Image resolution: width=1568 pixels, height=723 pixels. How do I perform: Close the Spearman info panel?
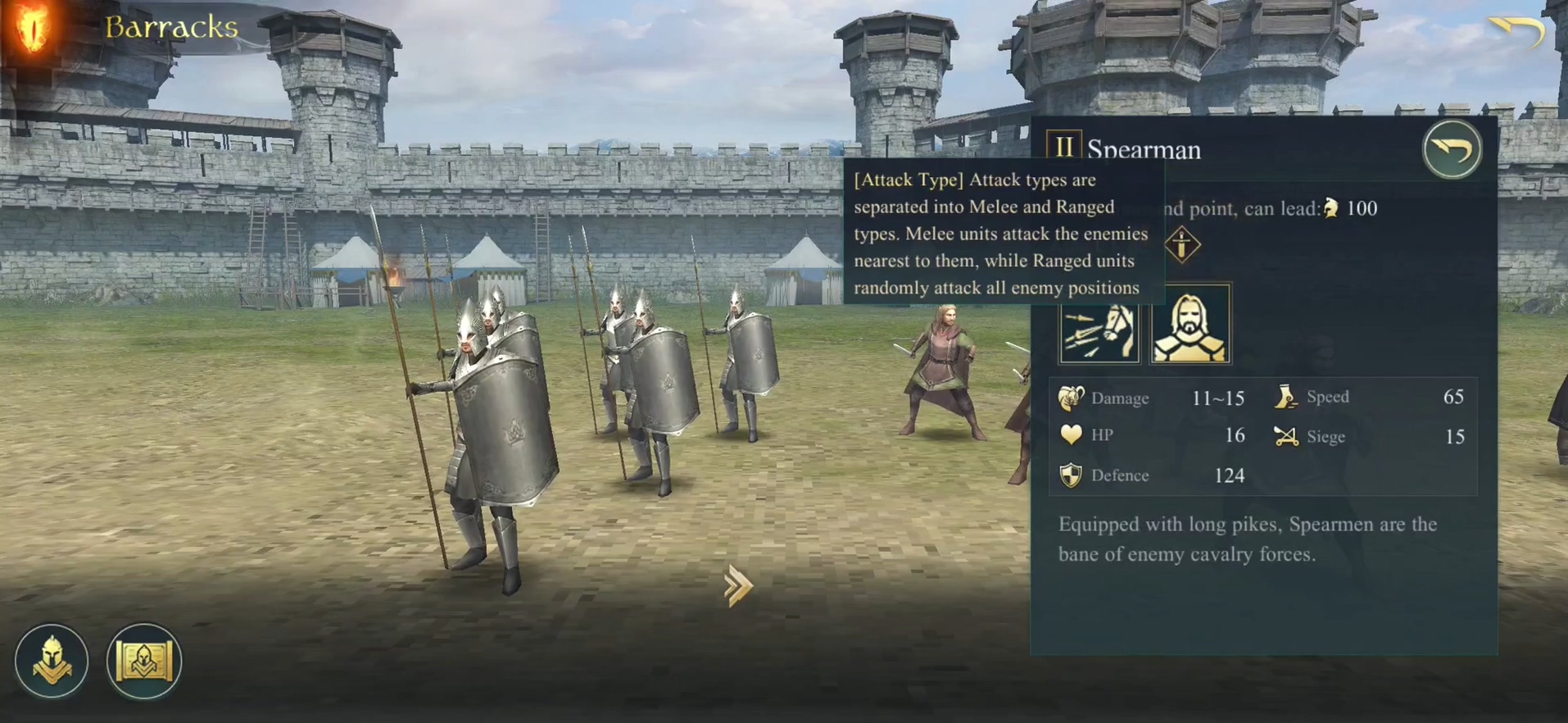pyautogui.click(x=1452, y=149)
